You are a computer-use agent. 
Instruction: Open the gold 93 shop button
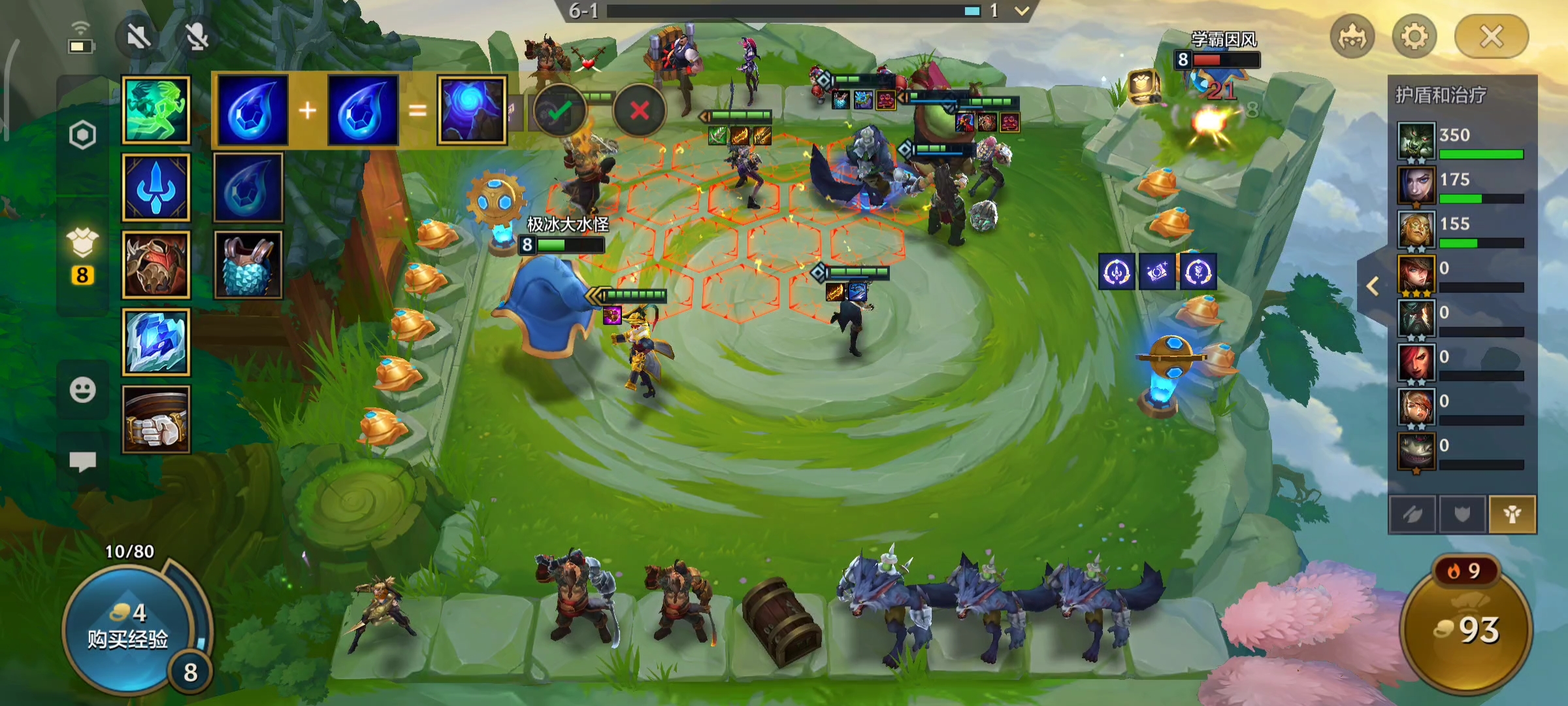[1467, 629]
